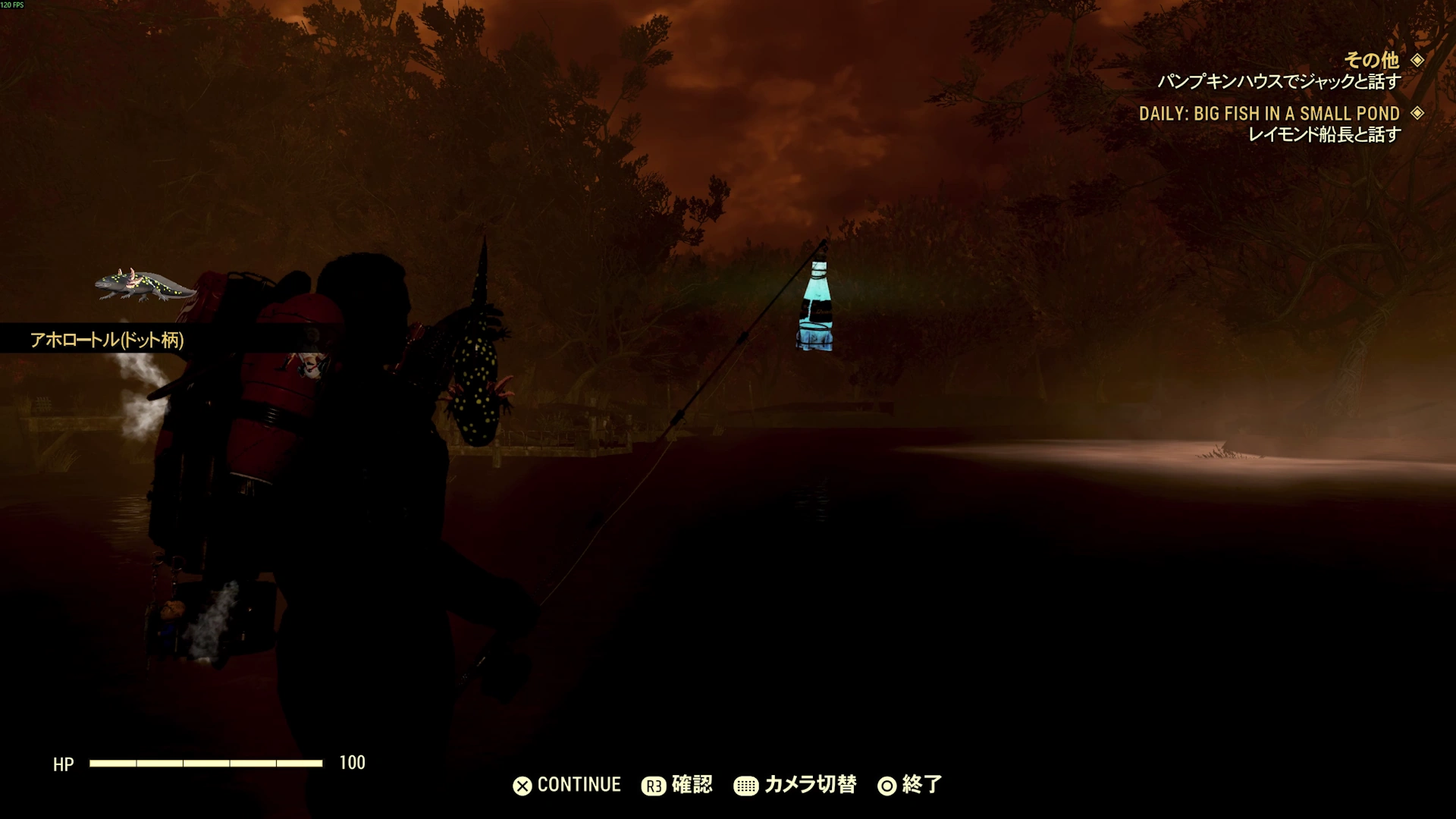The image size is (1456, 819).
Task: Switch camera with カメラ切替
Action: point(795,785)
